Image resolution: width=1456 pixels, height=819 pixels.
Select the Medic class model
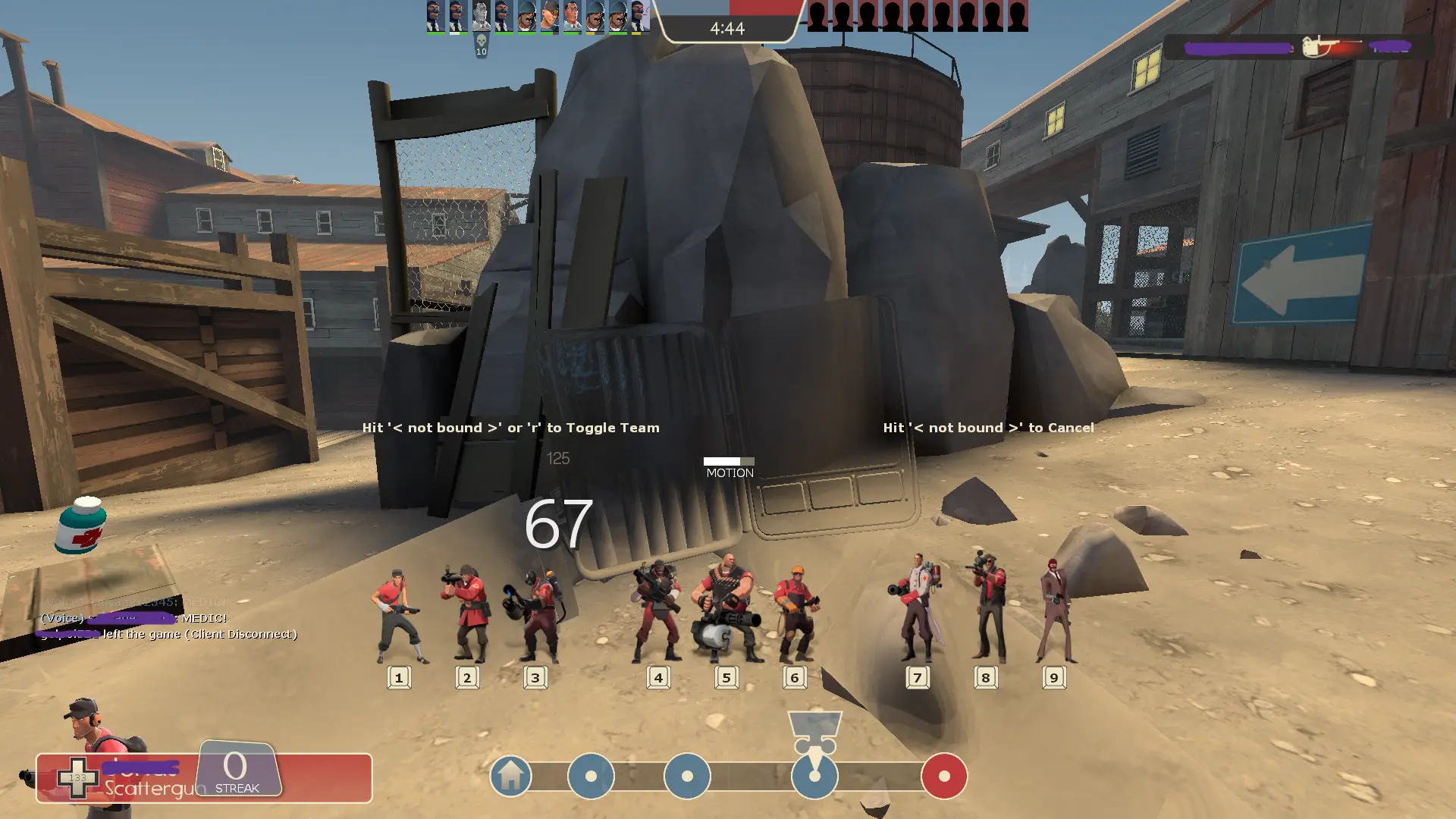coord(918,607)
